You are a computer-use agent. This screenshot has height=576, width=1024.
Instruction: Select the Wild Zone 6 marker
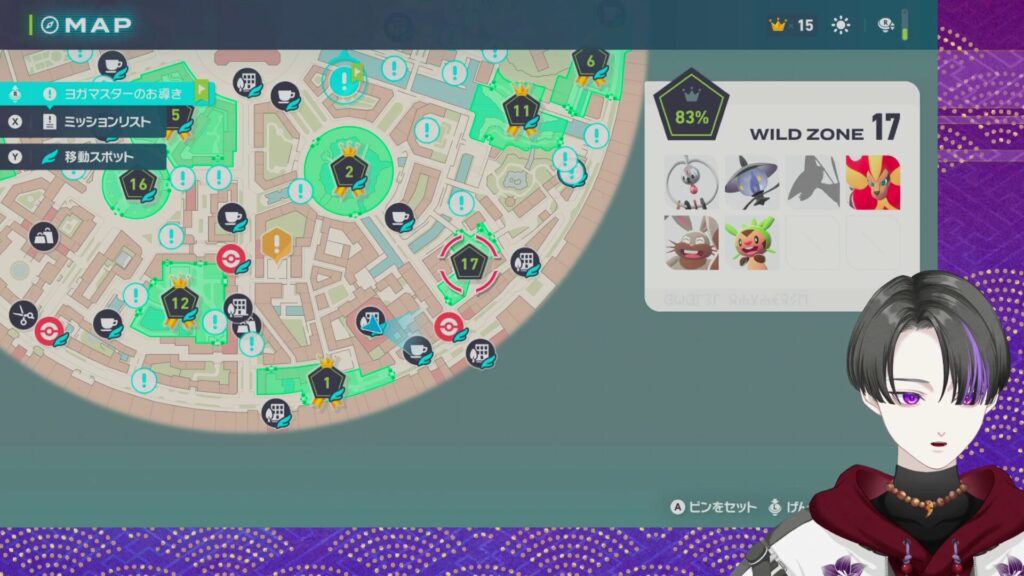[x=590, y=62]
